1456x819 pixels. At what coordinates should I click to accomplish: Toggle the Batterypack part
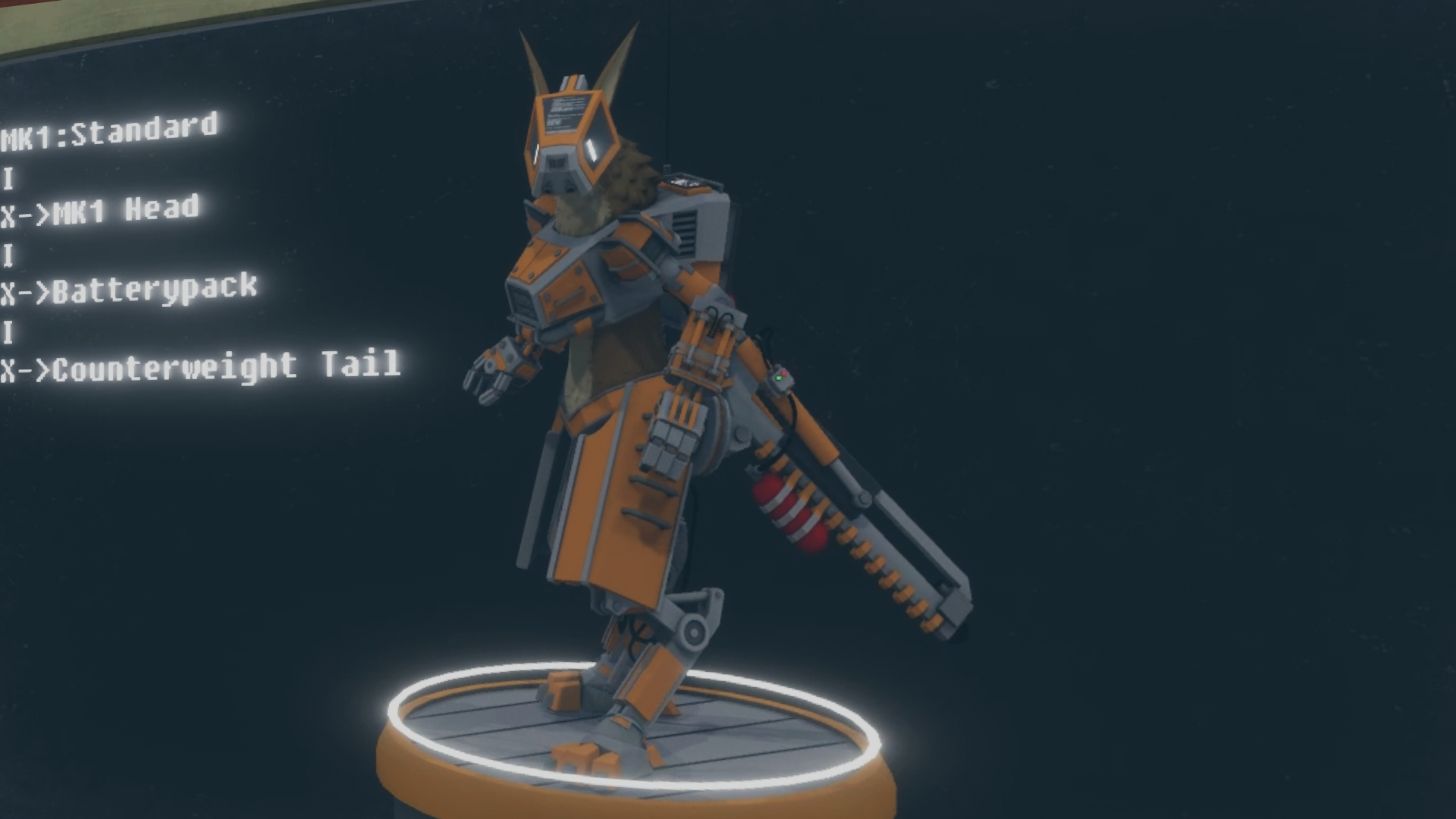[x=129, y=290]
